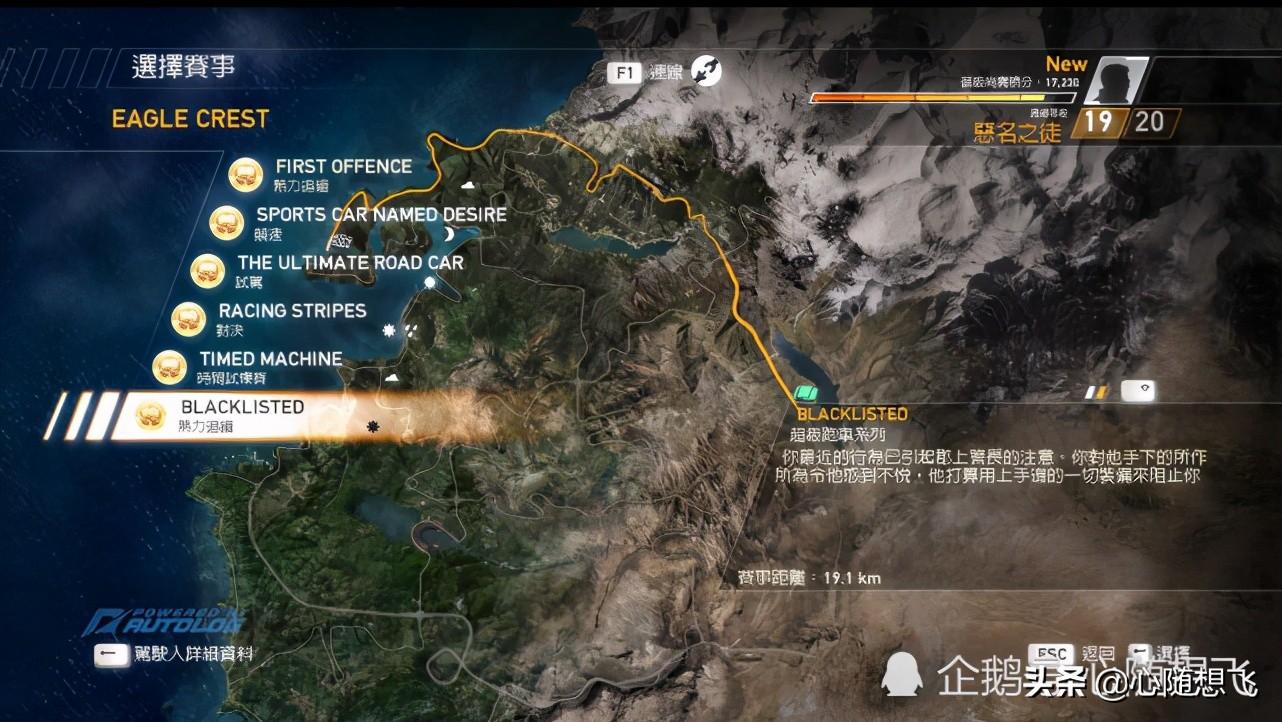Open the Powered by Autolog logo
The height and width of the screenshot is (722, 1282).
point(164,620)
